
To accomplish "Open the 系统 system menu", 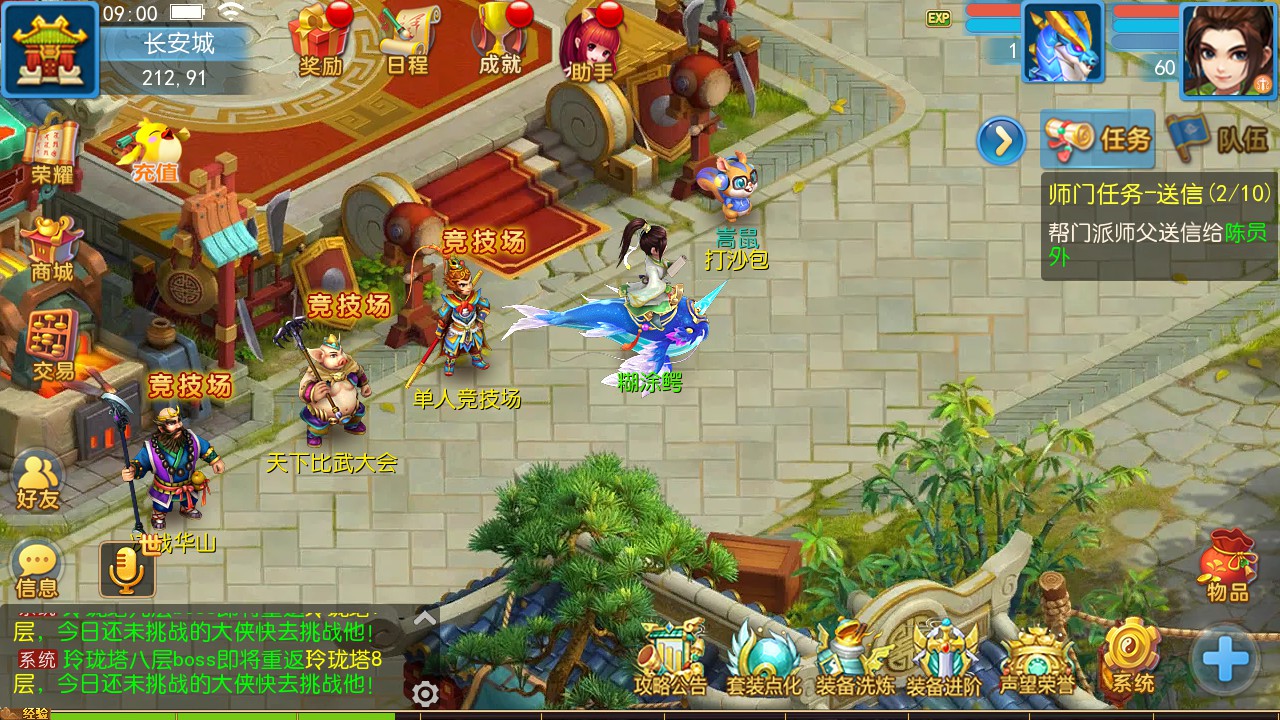I will 1131,656.
